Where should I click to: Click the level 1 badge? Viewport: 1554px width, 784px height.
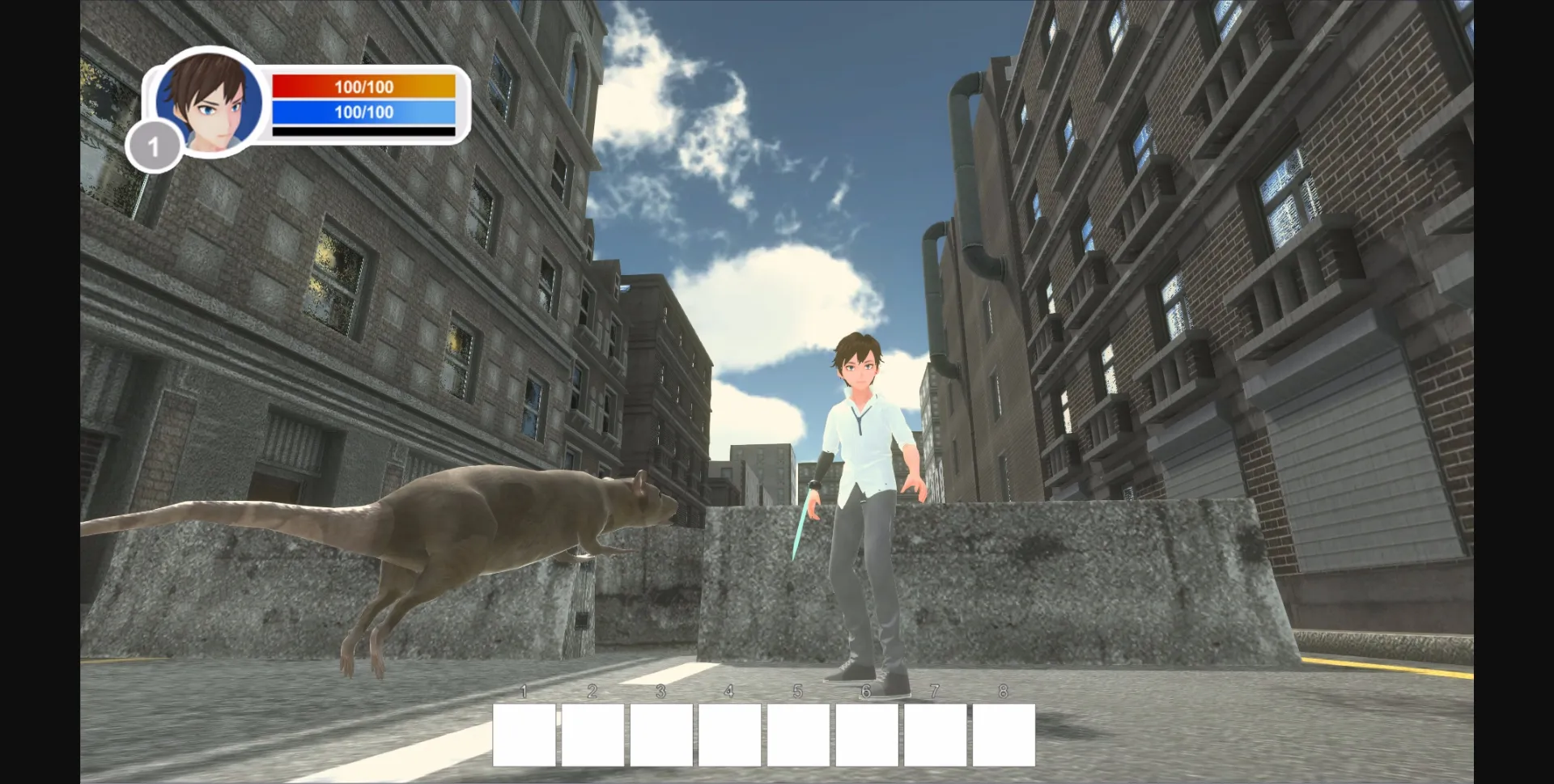tap(155, 146)
